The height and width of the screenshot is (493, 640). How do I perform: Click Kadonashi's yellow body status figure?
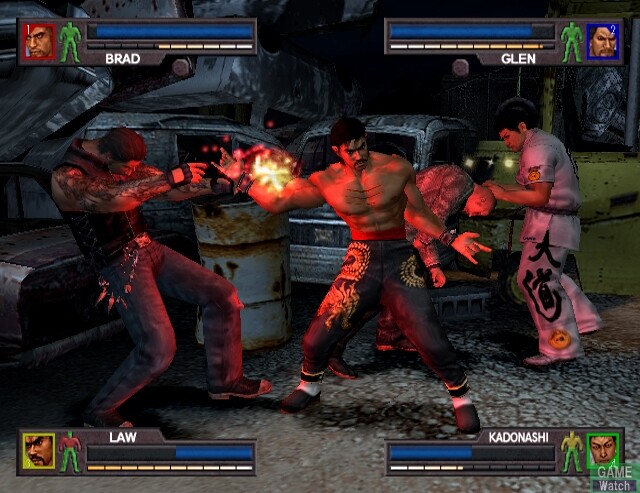572,451
